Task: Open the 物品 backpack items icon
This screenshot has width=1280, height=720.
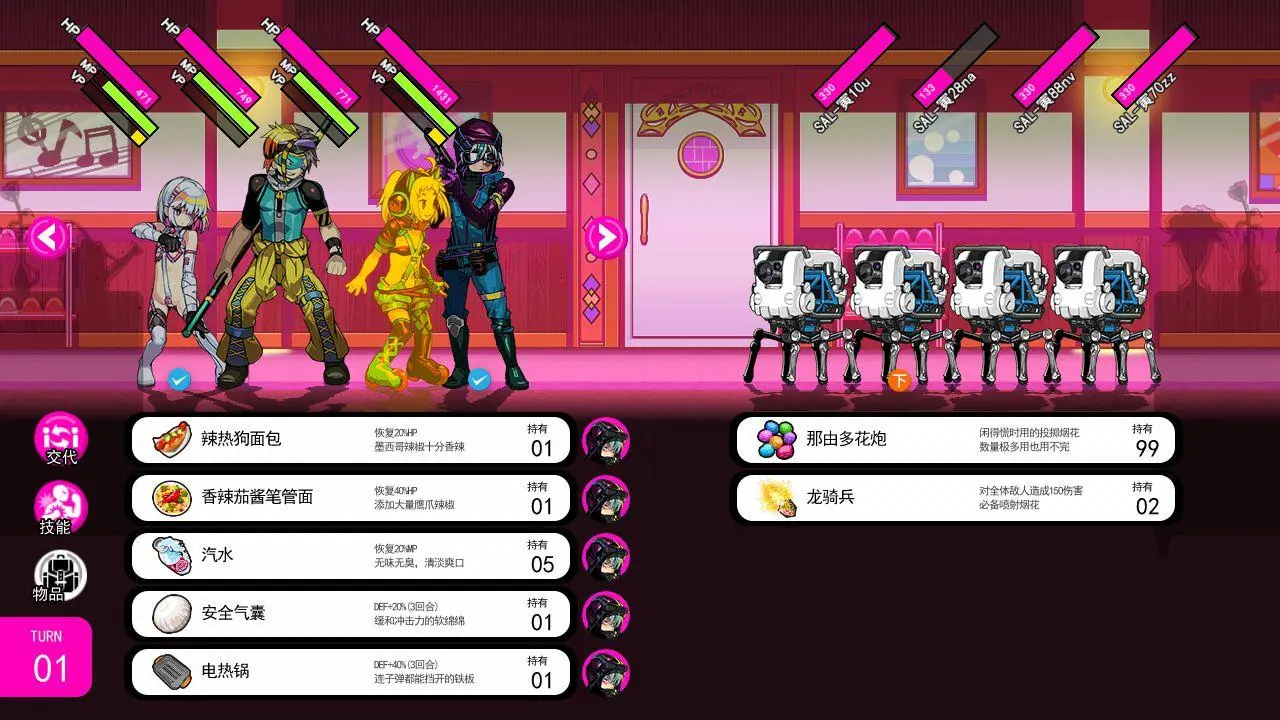Action: pyautogui.click(x=62, y=575)
